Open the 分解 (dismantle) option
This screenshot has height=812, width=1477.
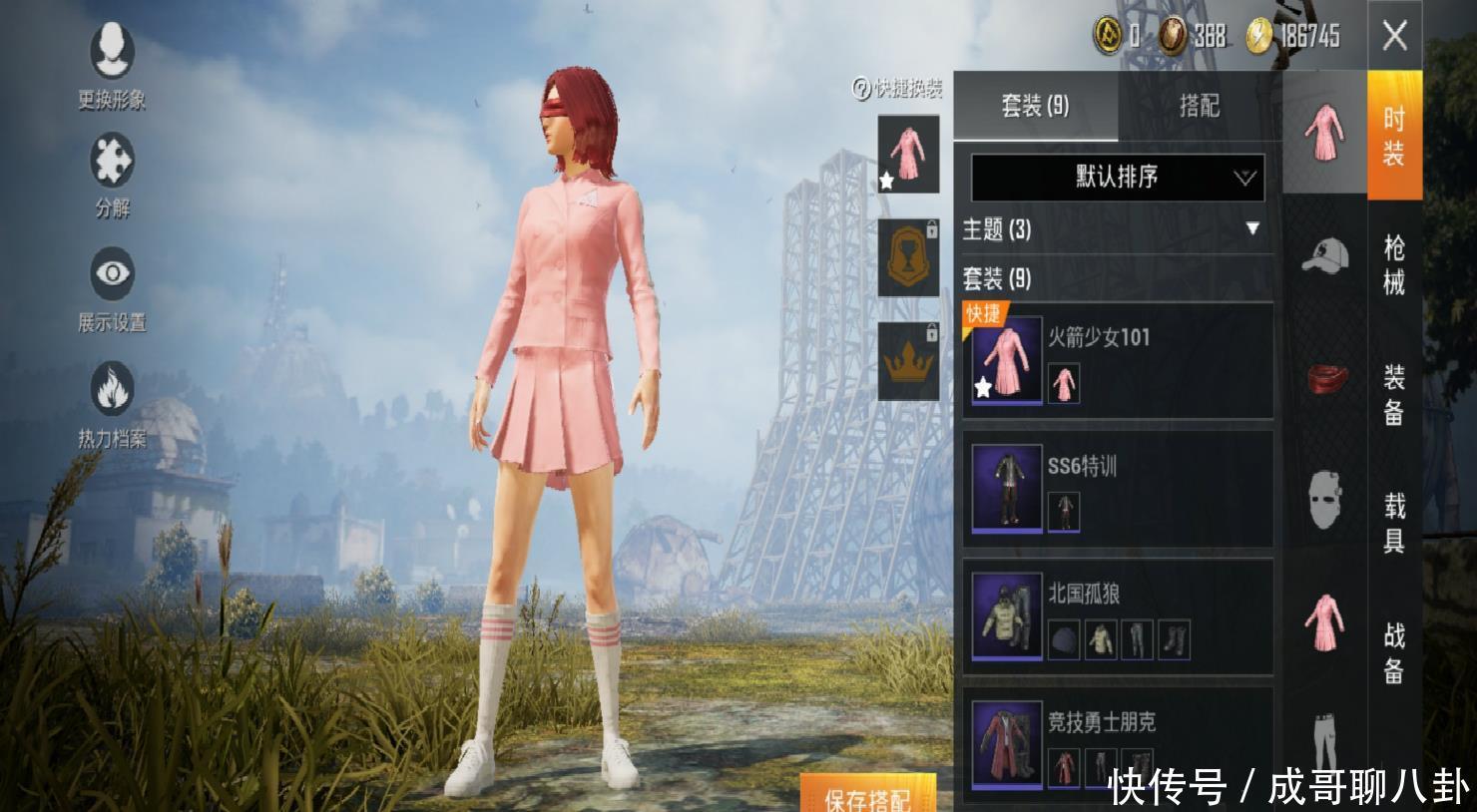click(112, 175)
